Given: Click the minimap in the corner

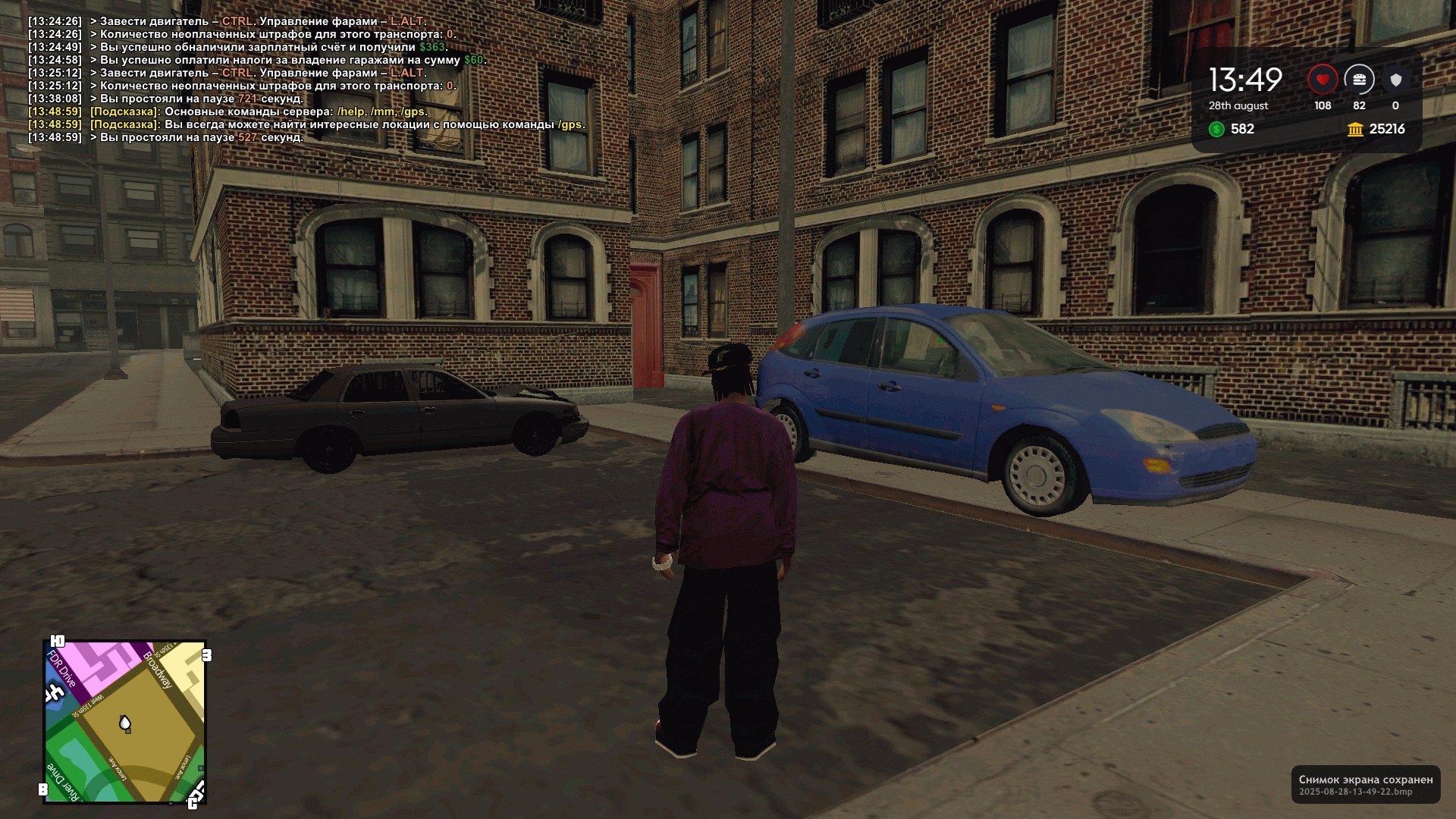Looking at the screenshot, I should tap(125, 722).
